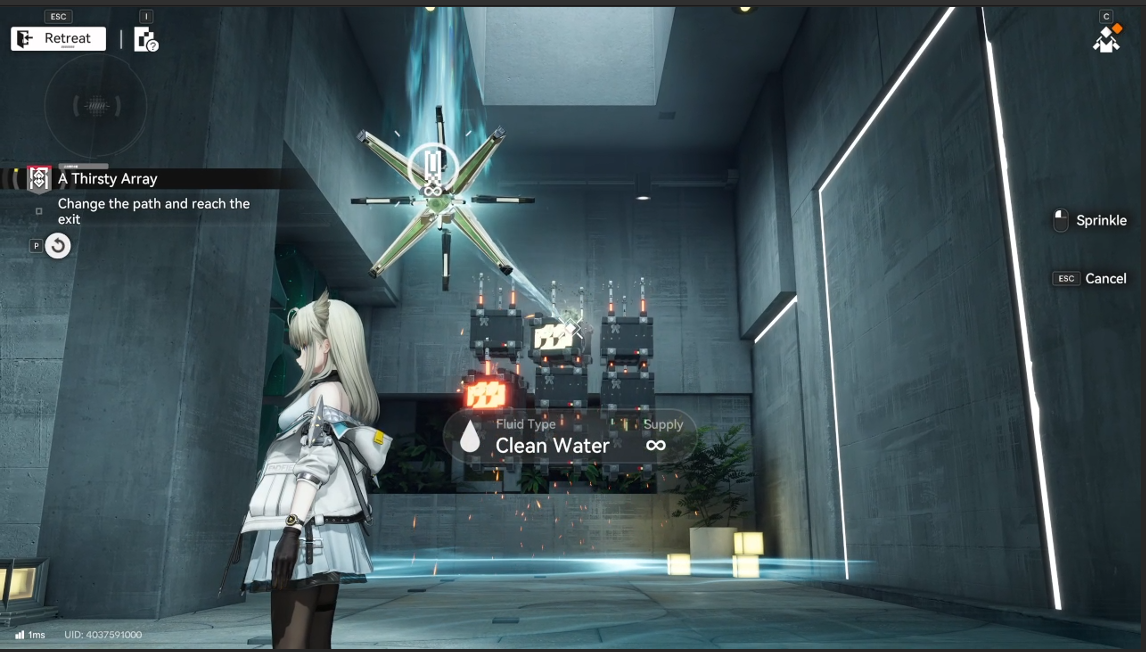Select the A Thirsty Array objective tracker
This screenshot has height=652, width=1146.
[107, 179]
